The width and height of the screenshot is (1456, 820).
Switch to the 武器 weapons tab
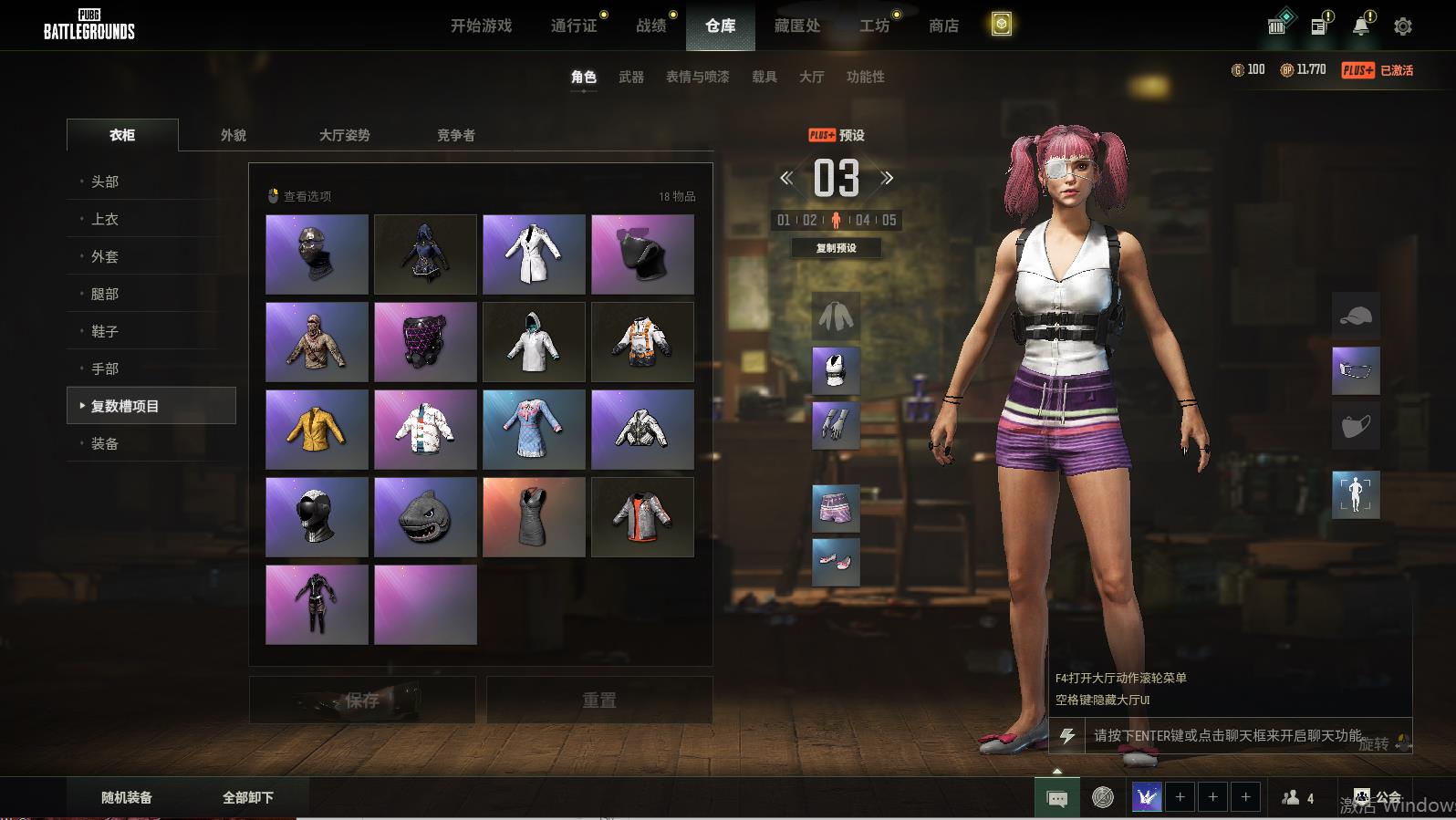[x=631, y=77]
